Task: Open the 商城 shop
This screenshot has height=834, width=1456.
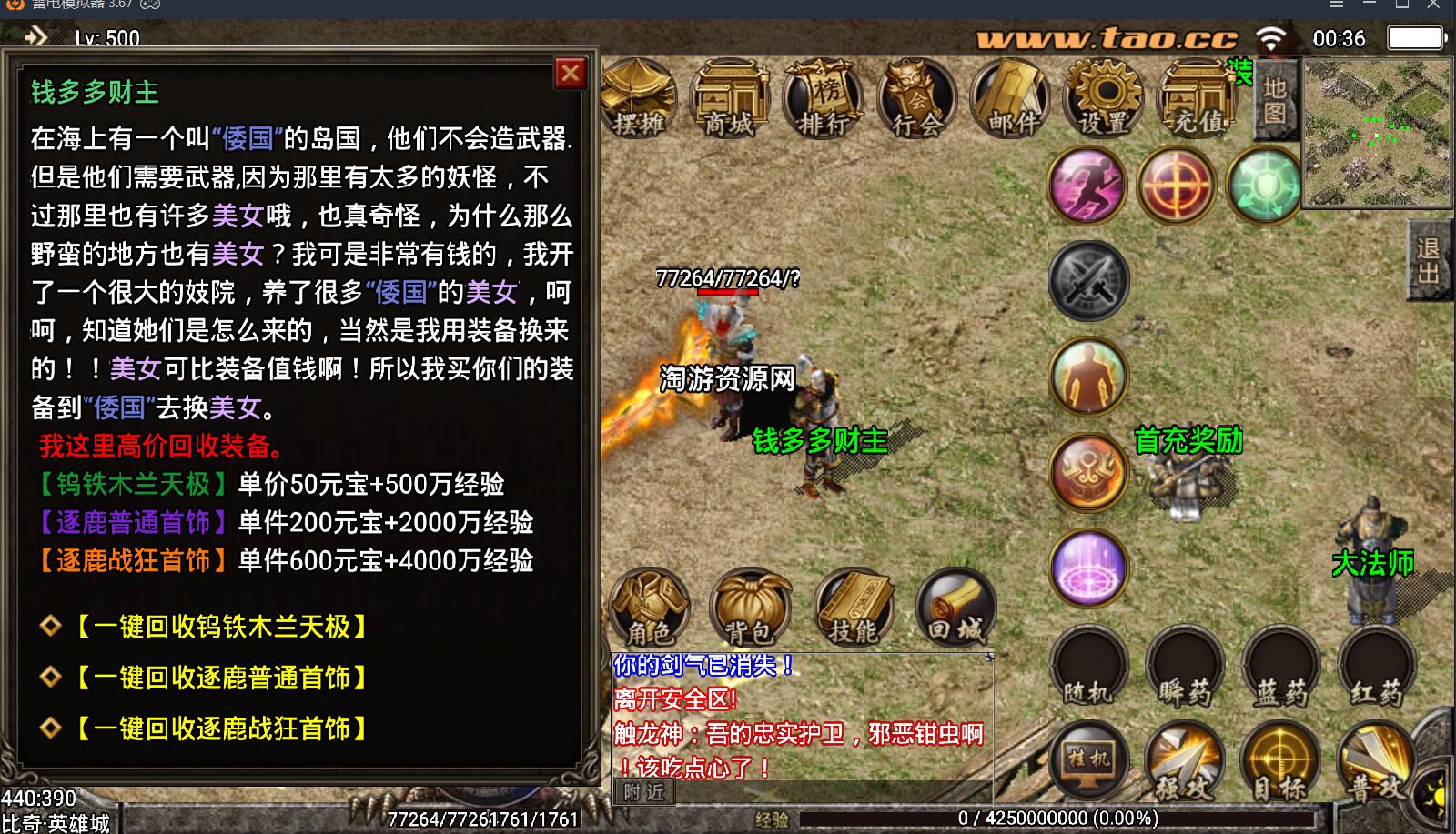Action: pyautogui.click(x=731, y=99)
